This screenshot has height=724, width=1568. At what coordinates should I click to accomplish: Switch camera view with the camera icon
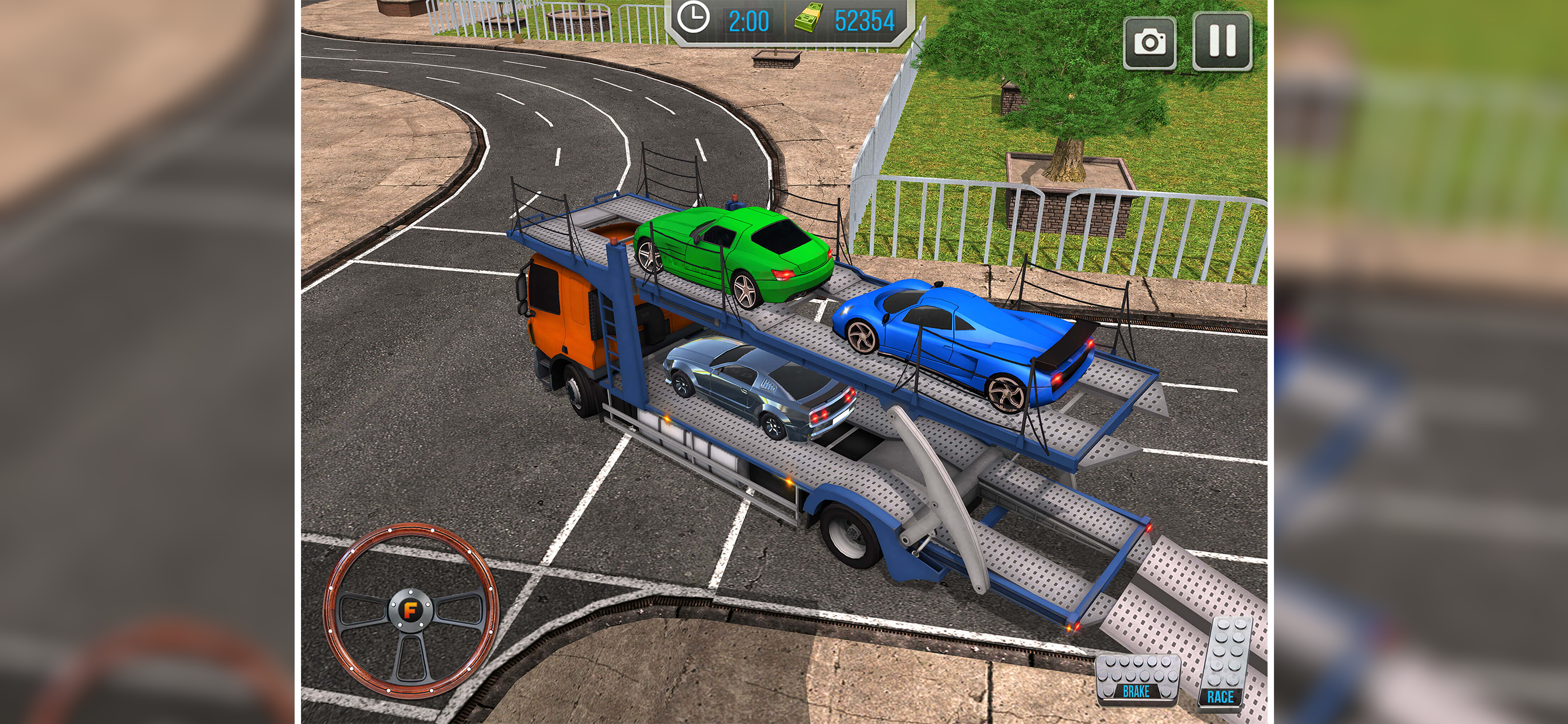point(1149,43)
